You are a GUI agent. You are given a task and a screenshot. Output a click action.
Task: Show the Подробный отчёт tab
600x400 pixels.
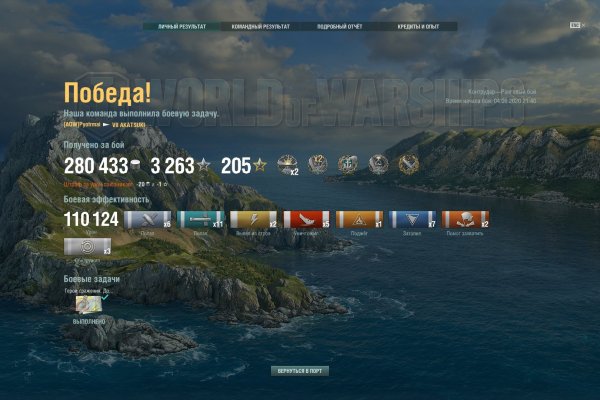click(338, 27)
